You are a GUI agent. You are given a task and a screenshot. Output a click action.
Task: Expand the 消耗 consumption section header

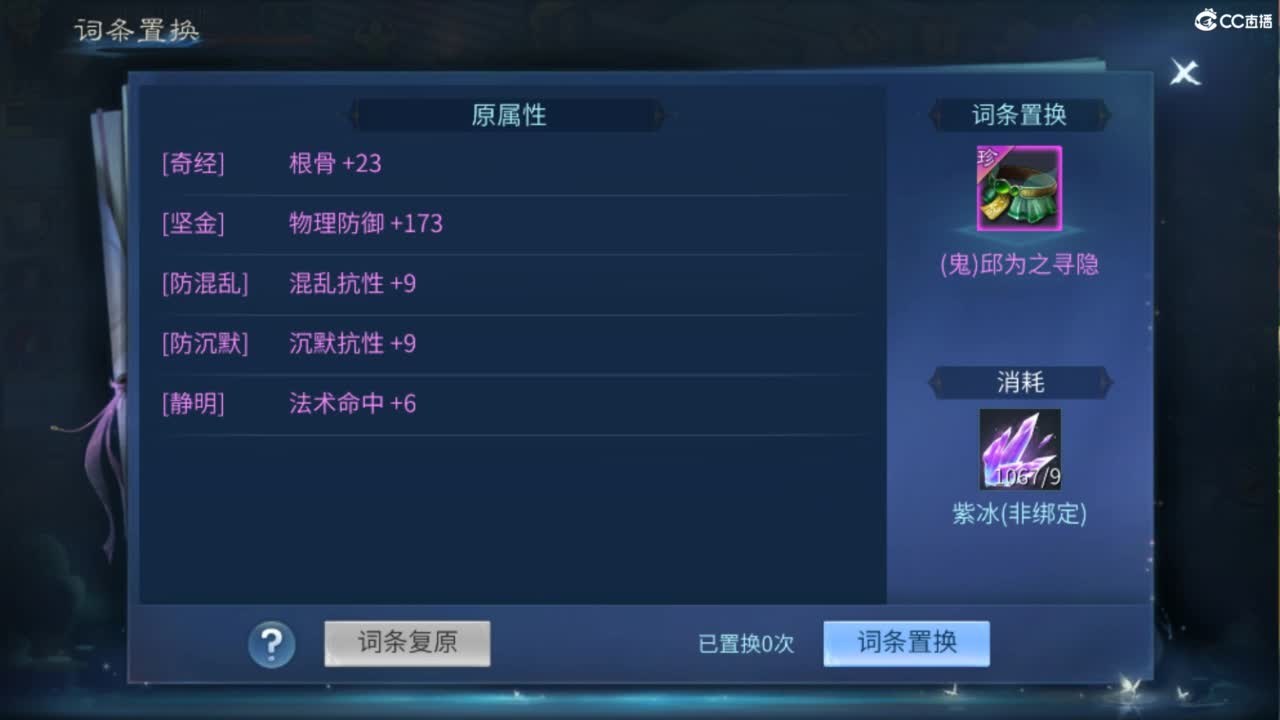click(1019, 383)
